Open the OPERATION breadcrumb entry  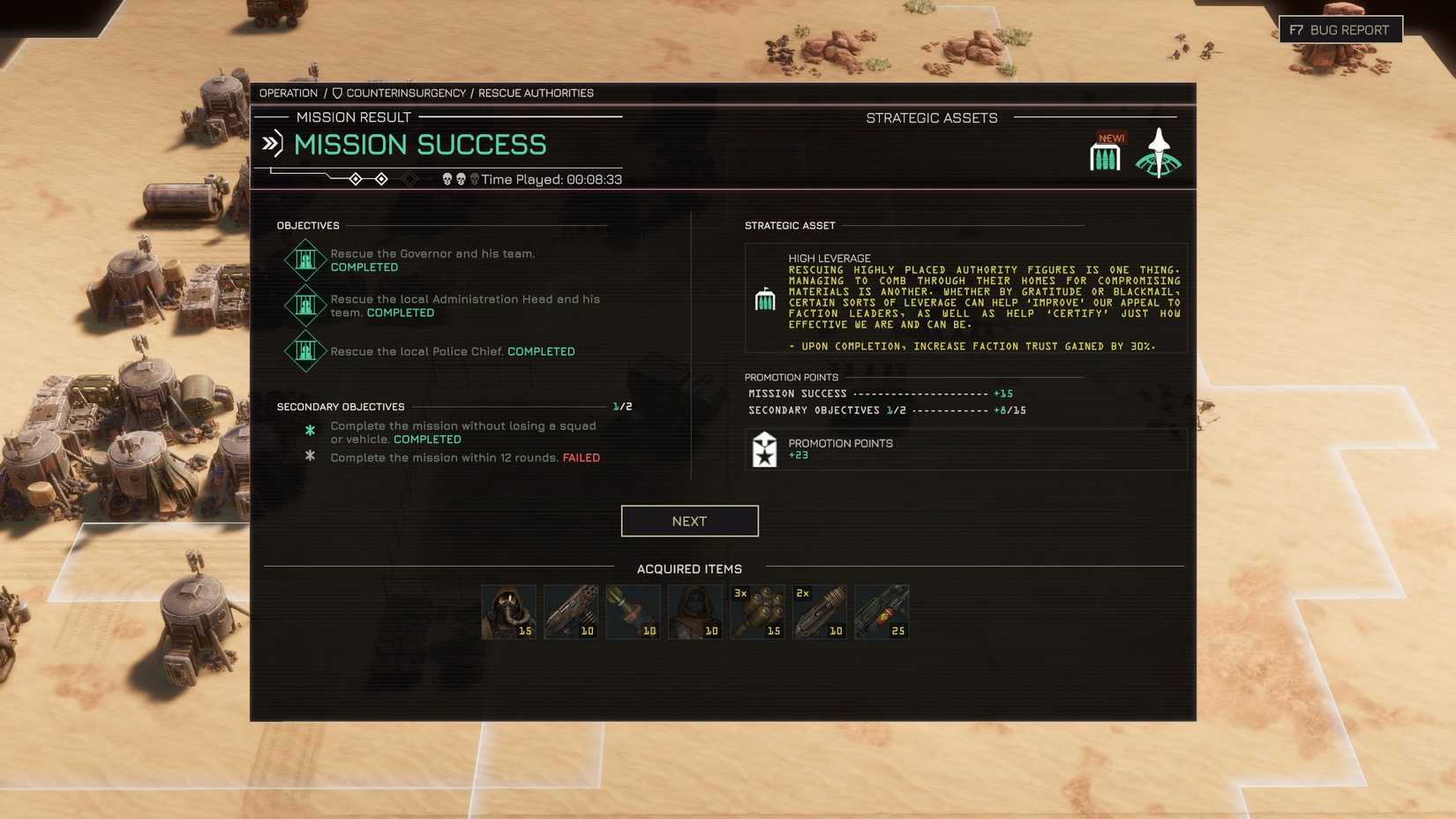point(289,92)
